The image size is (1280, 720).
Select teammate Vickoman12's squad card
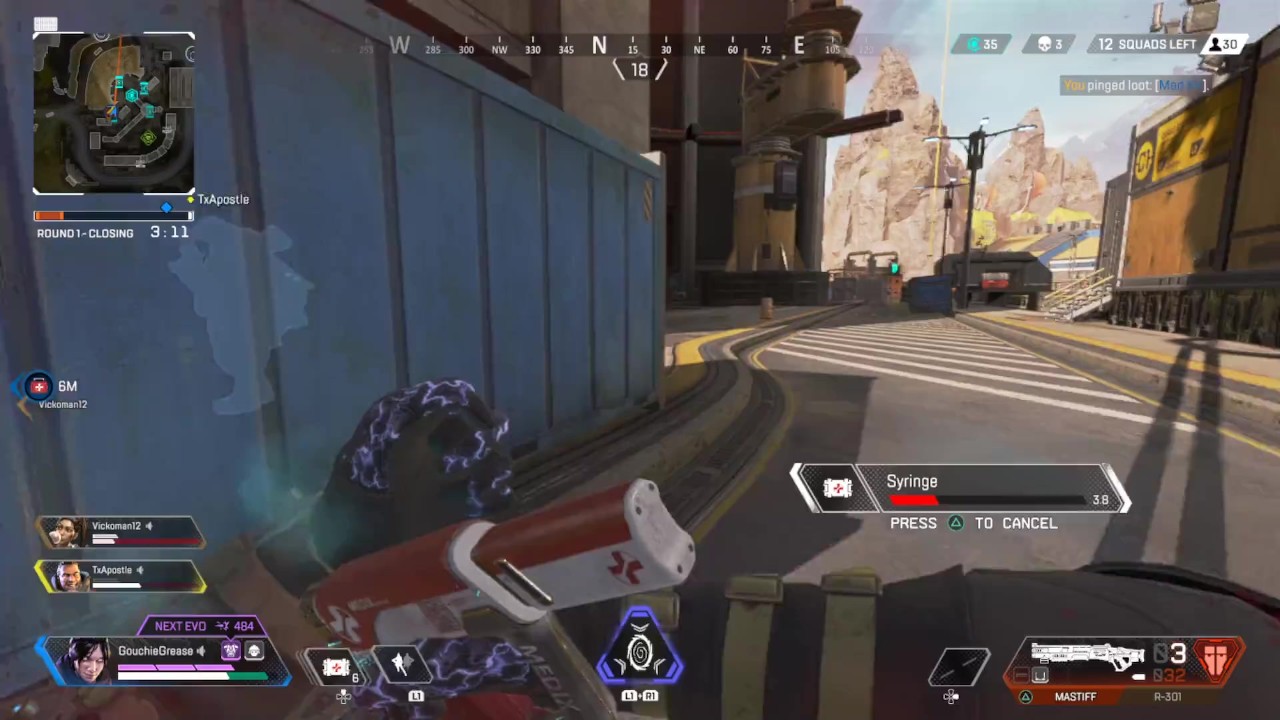coord(120,532)
